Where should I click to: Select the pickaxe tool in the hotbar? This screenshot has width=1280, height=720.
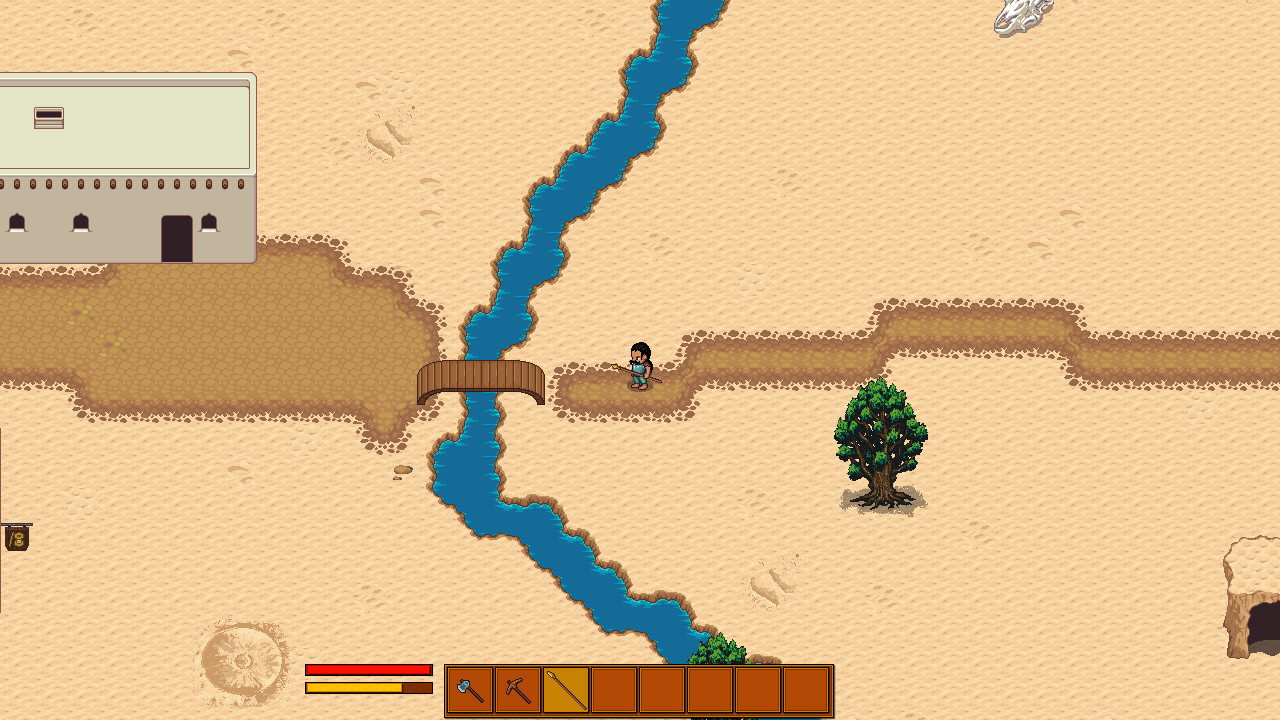516,689
